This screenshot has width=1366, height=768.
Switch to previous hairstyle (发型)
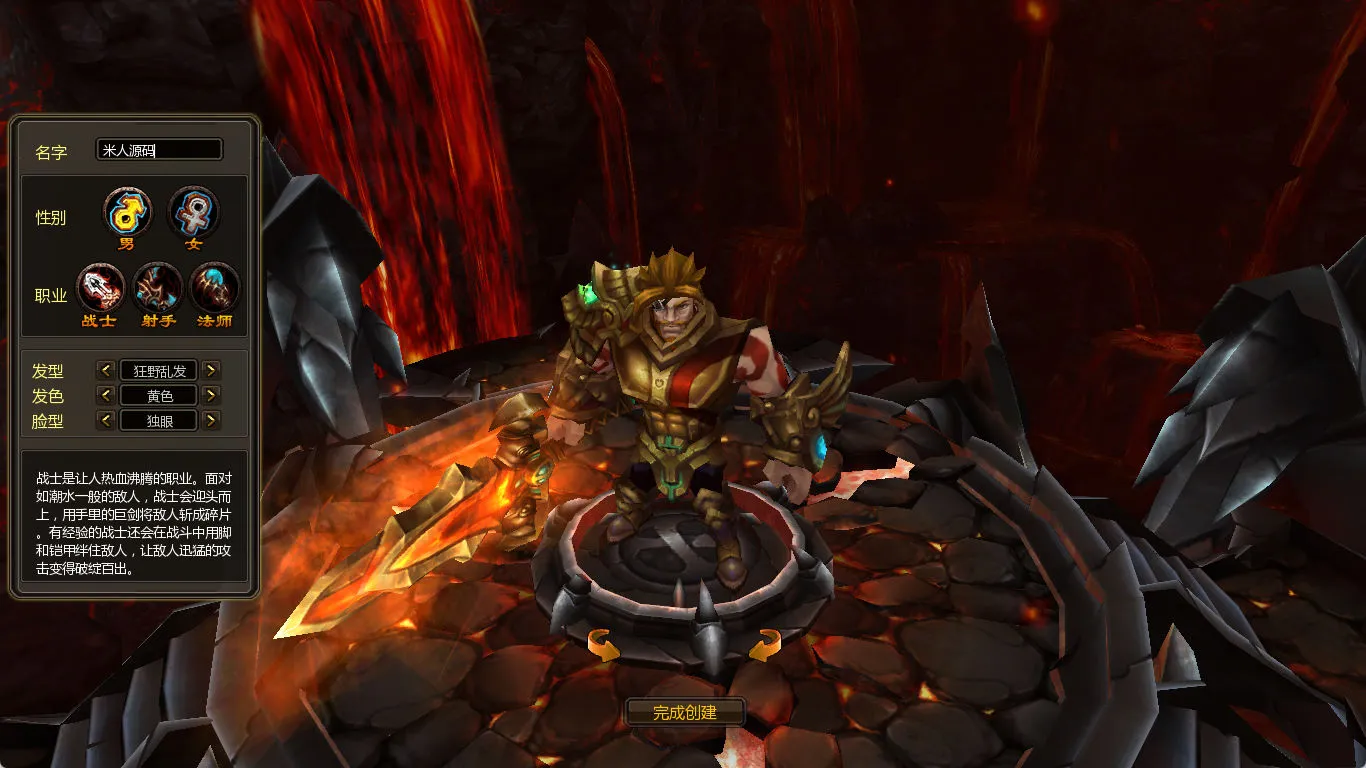coord(106,370)
